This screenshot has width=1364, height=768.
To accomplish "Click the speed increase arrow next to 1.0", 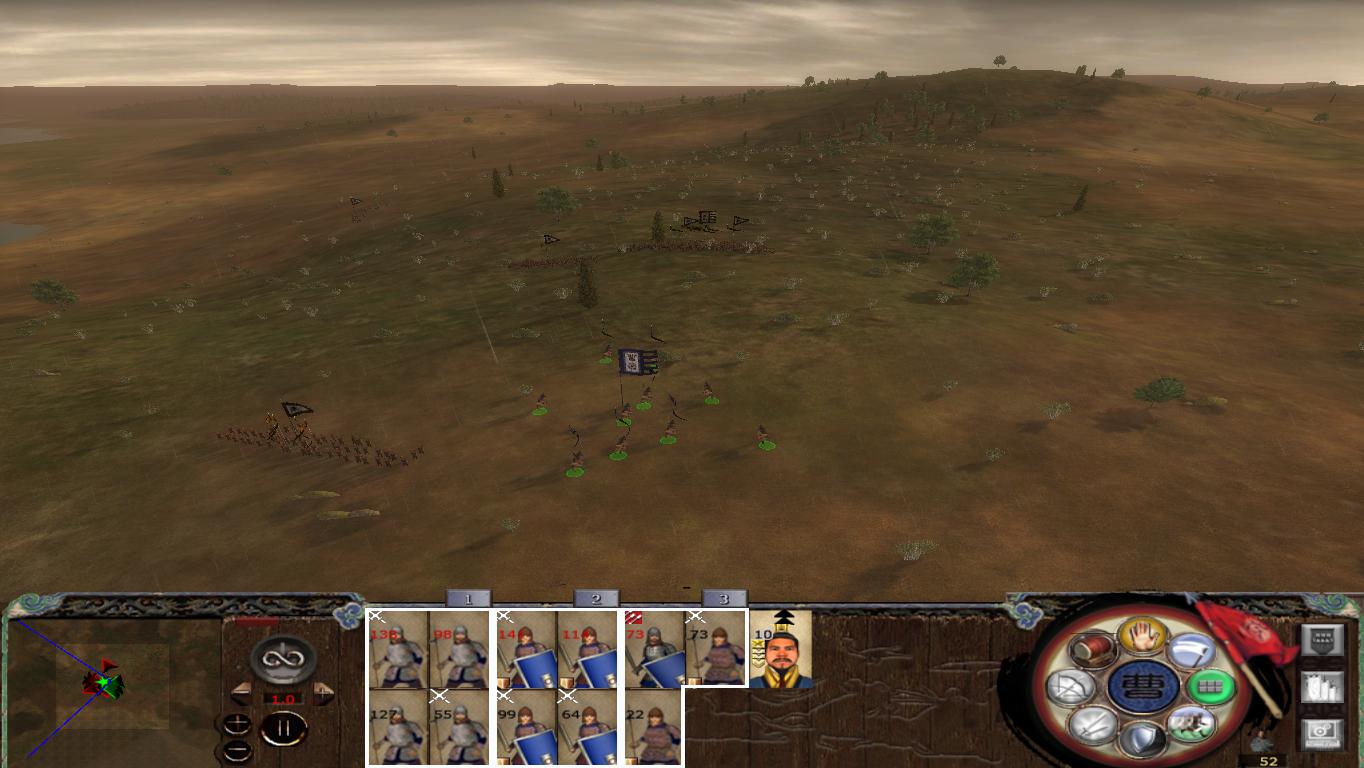I will coord(324,694).
